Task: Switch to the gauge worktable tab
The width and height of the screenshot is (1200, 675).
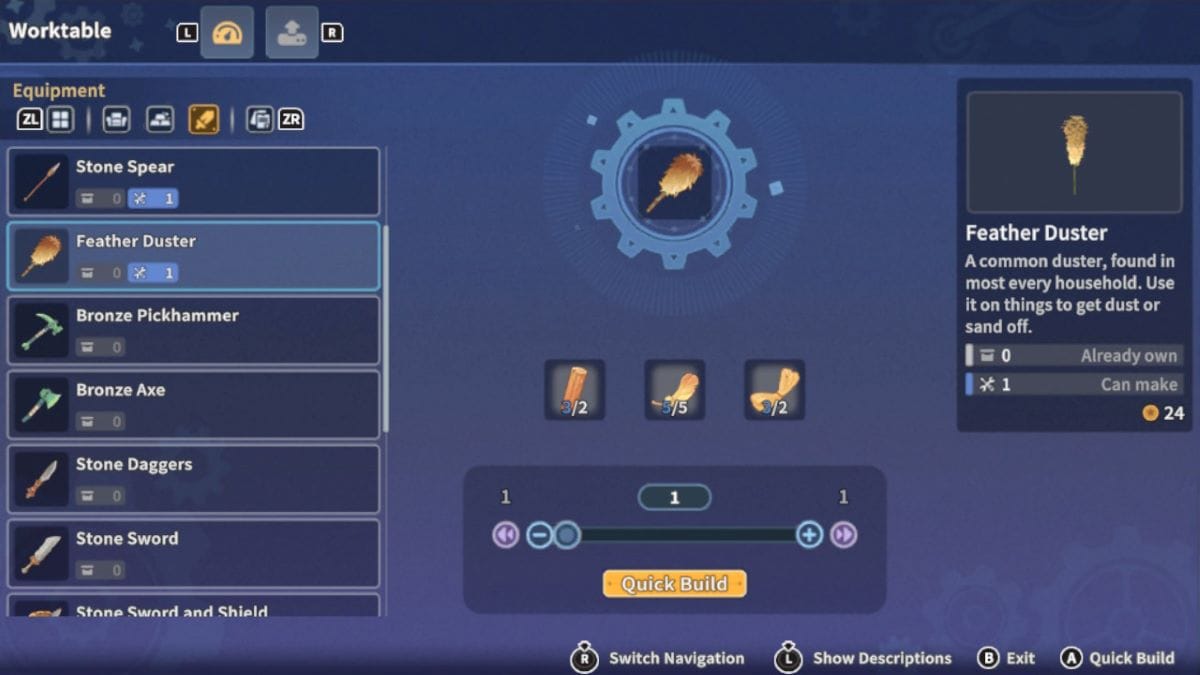Action: (x=227, y=33)
